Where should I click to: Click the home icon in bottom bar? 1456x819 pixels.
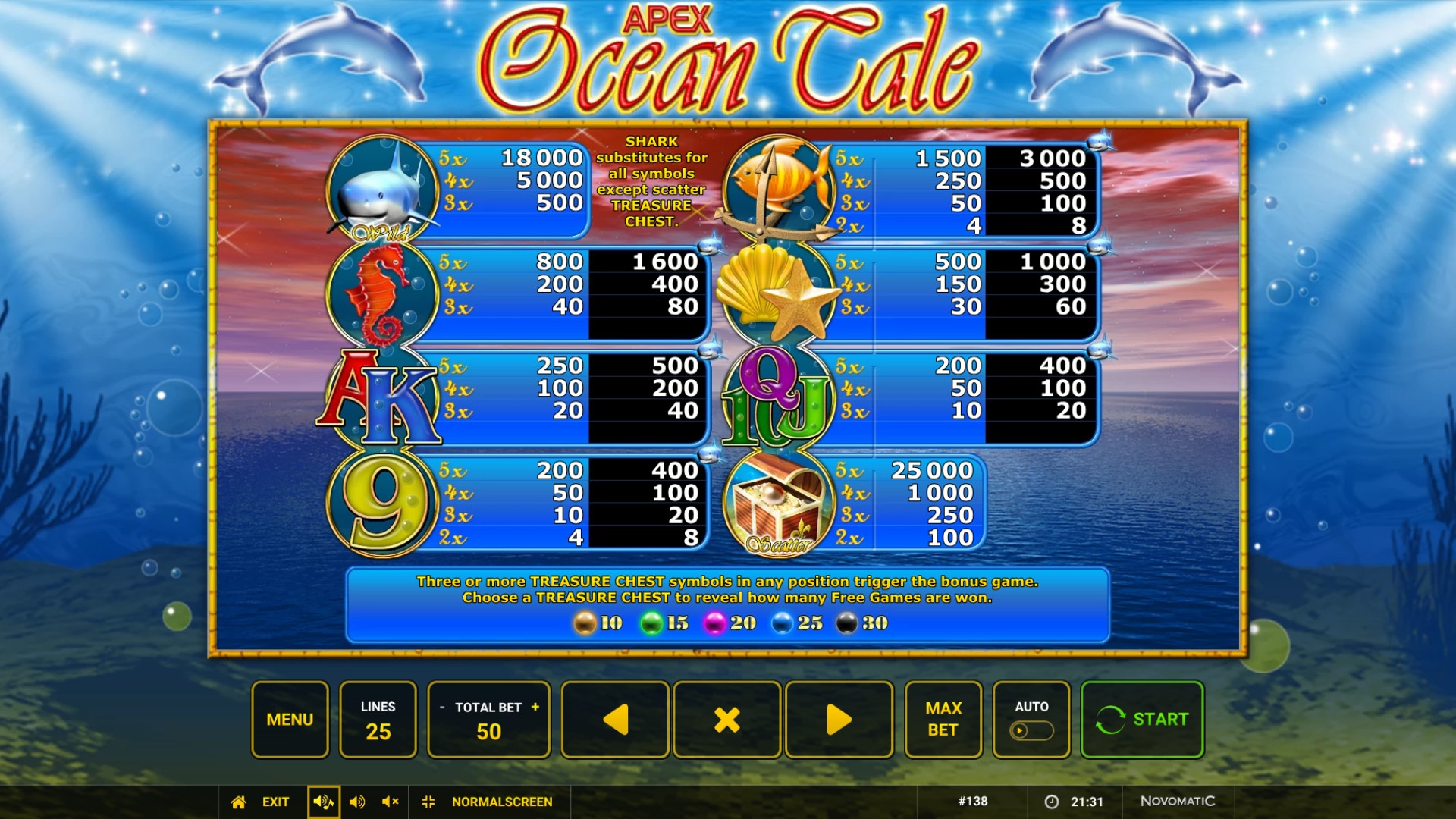coord(239,802)
